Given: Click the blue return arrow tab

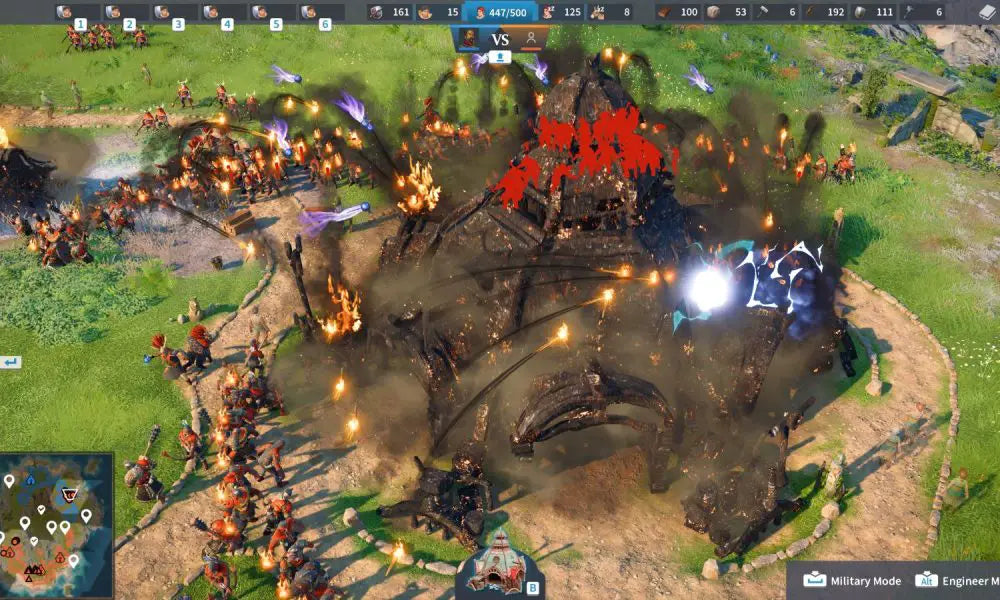Looking at the screenshot, I should (x=10, y=362).
